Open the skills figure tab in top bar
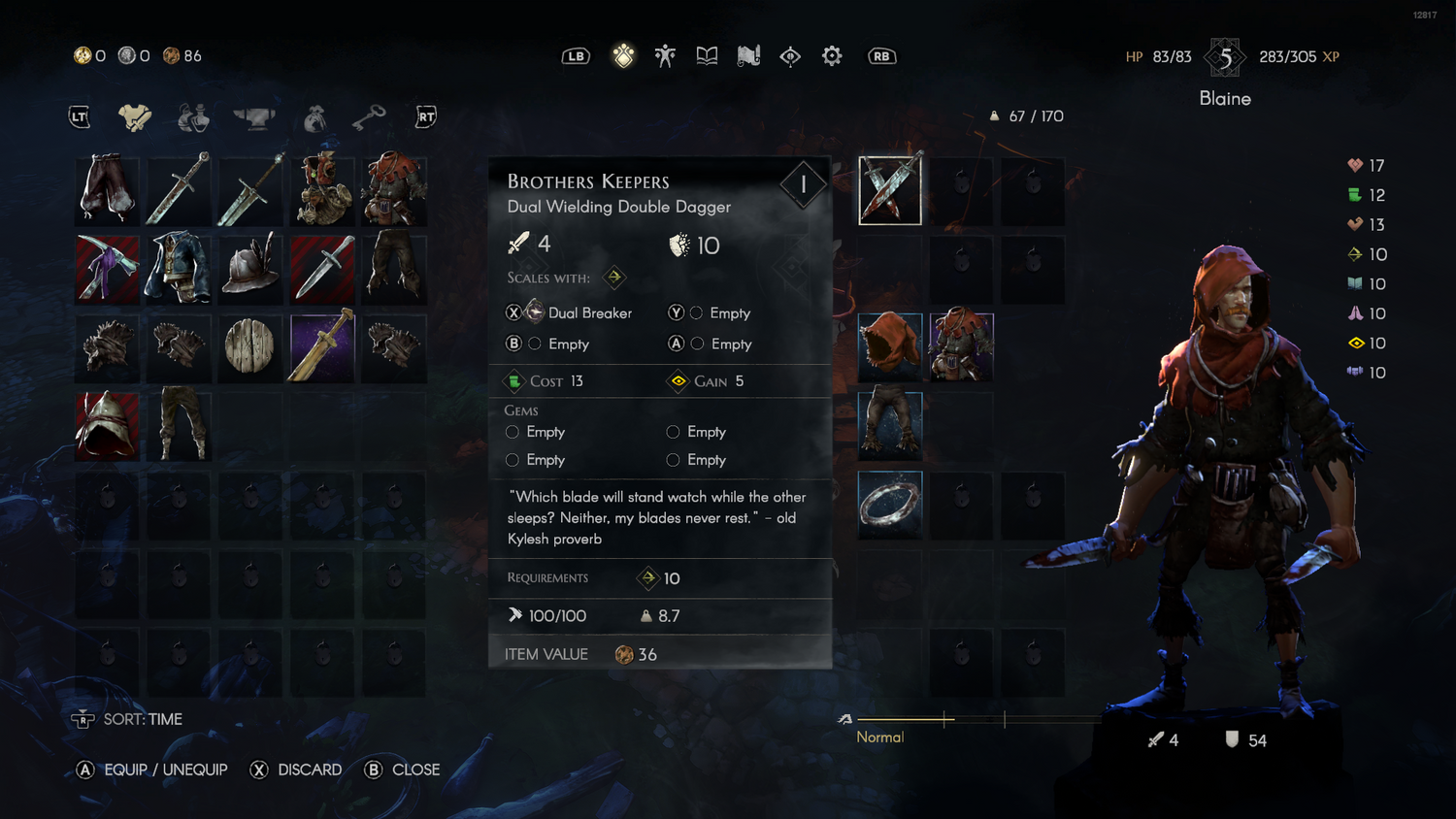The width and height of the screenshot is (1456, 819). (x=665, y=56)
